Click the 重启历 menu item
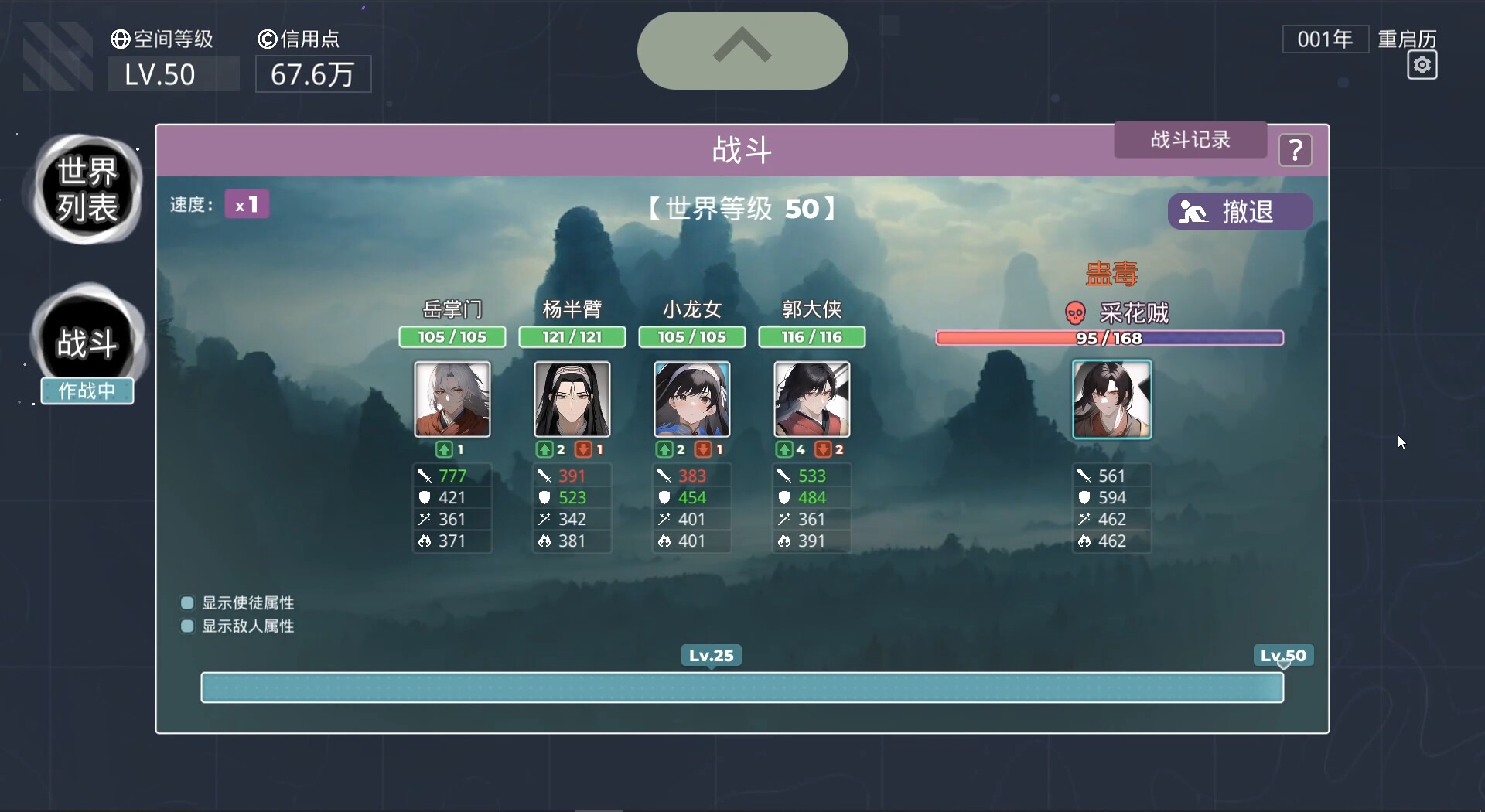This screenshot has height=812, width=1485. 1406,38
